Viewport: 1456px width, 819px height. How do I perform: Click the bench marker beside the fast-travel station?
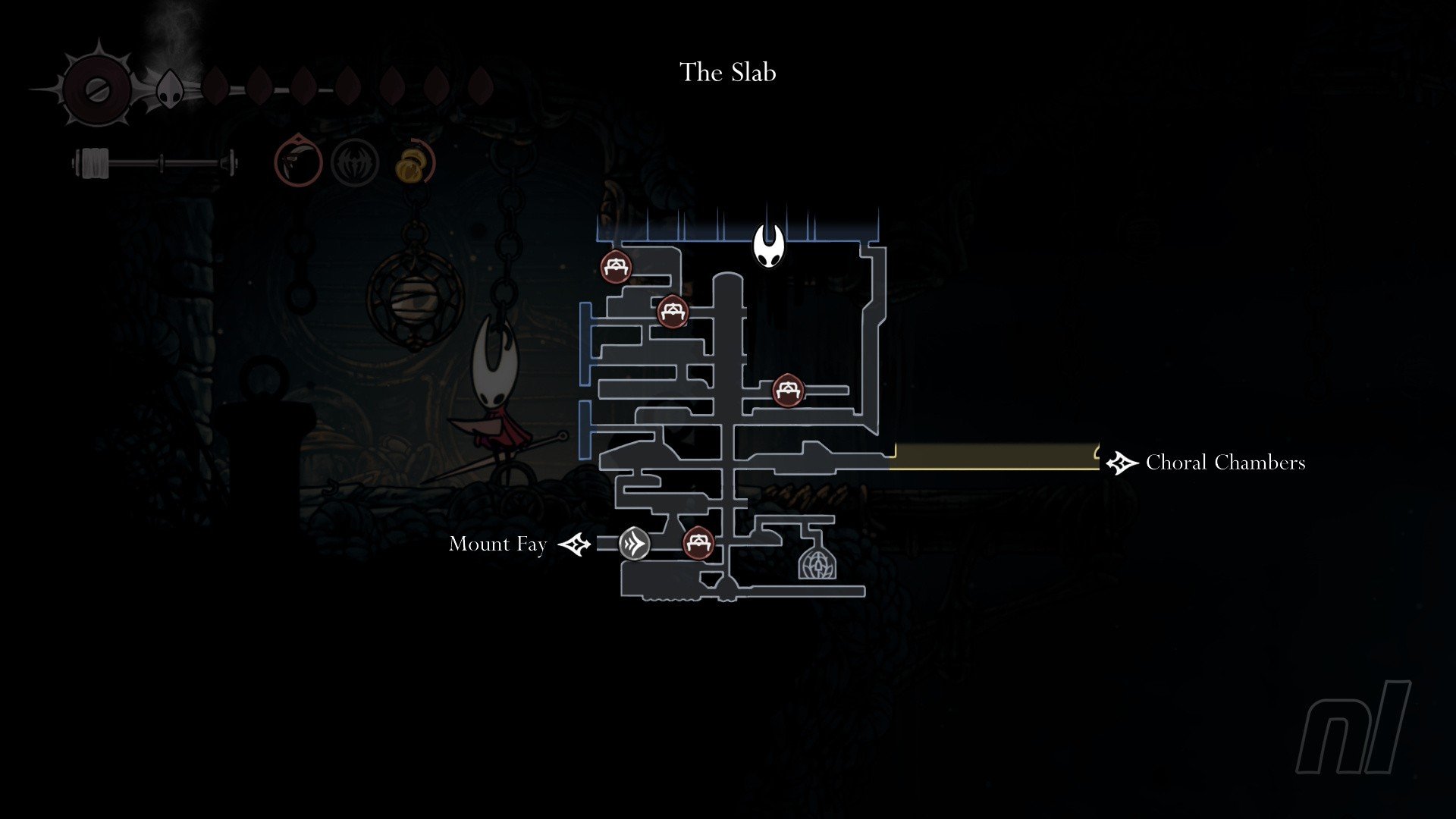tap(698, 543)
